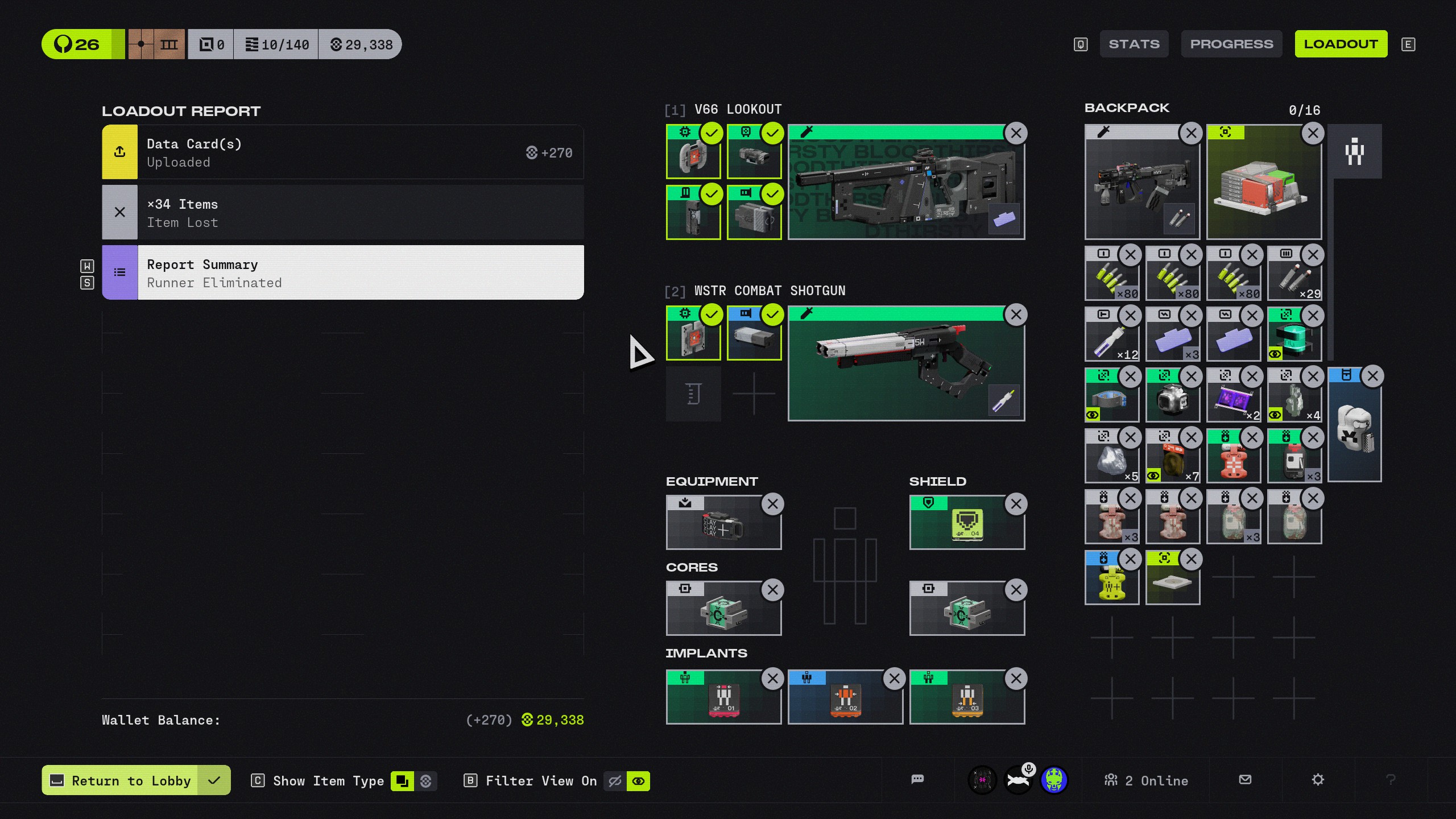The width and height of the screenshot is (1456, 819).
Task: Select the WSTR Combat Shotgun slot
Action: [905, 365]
